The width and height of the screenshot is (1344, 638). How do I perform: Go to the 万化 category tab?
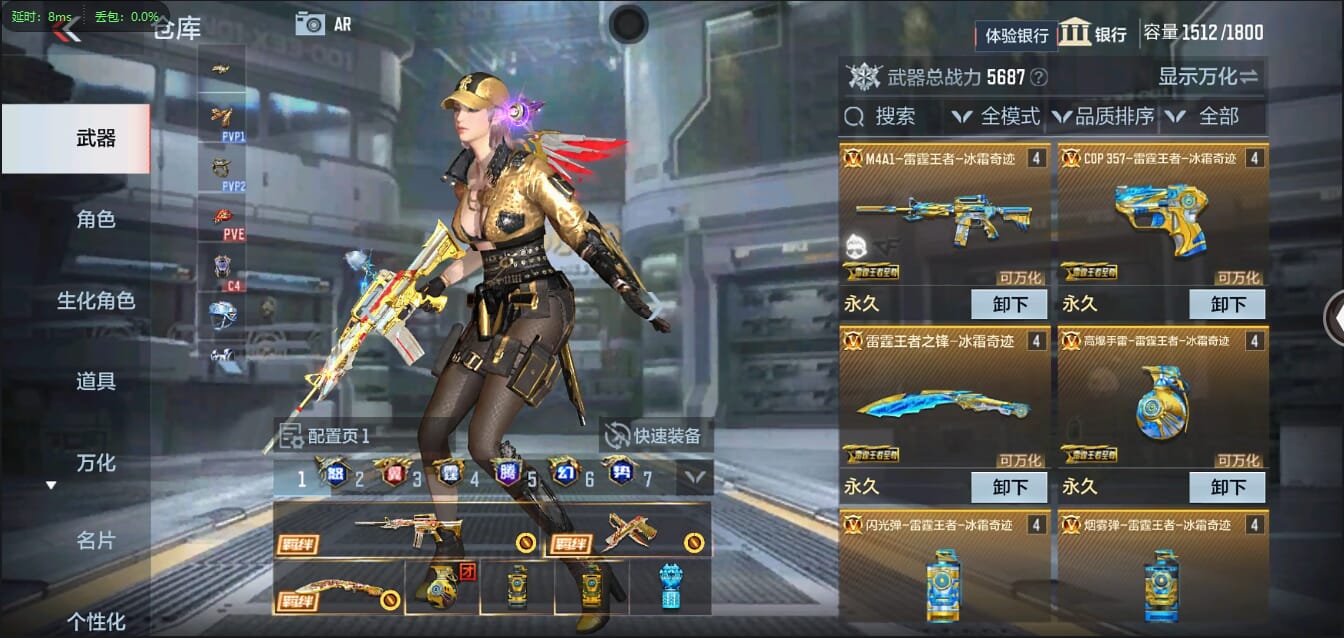click(x=95, y=462)
